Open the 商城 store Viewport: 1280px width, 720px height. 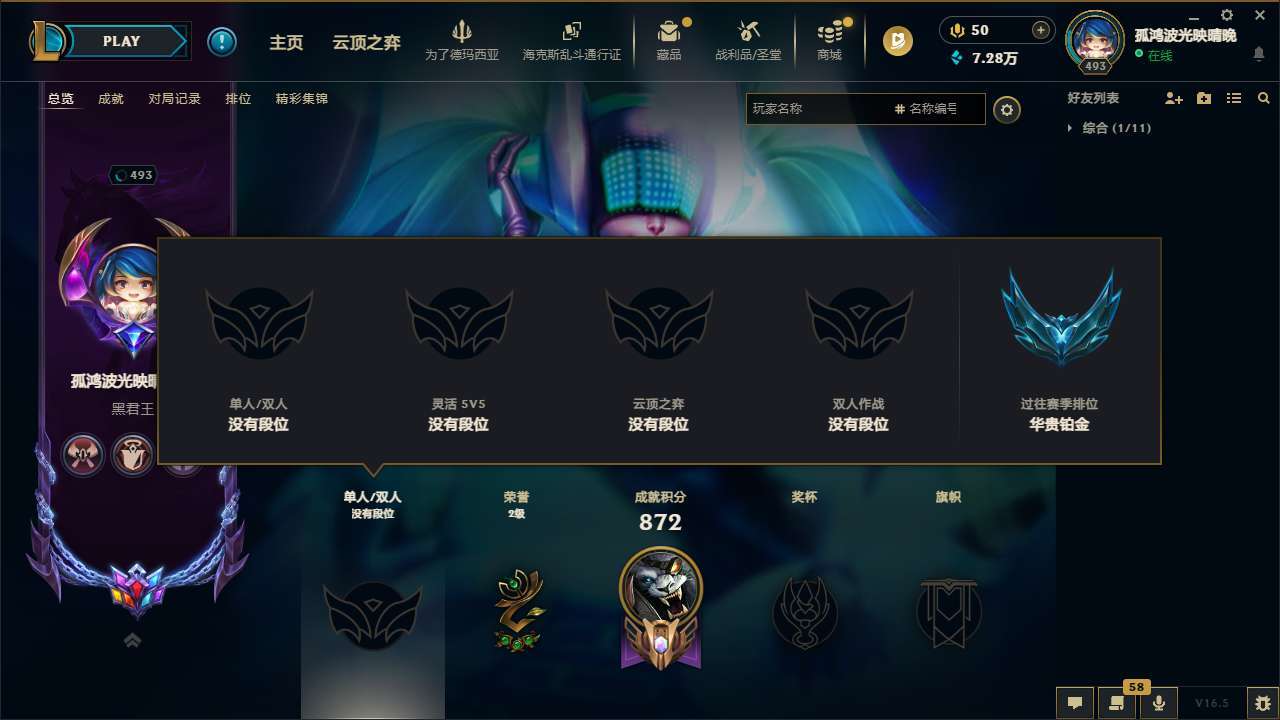(x=828, y=41)
